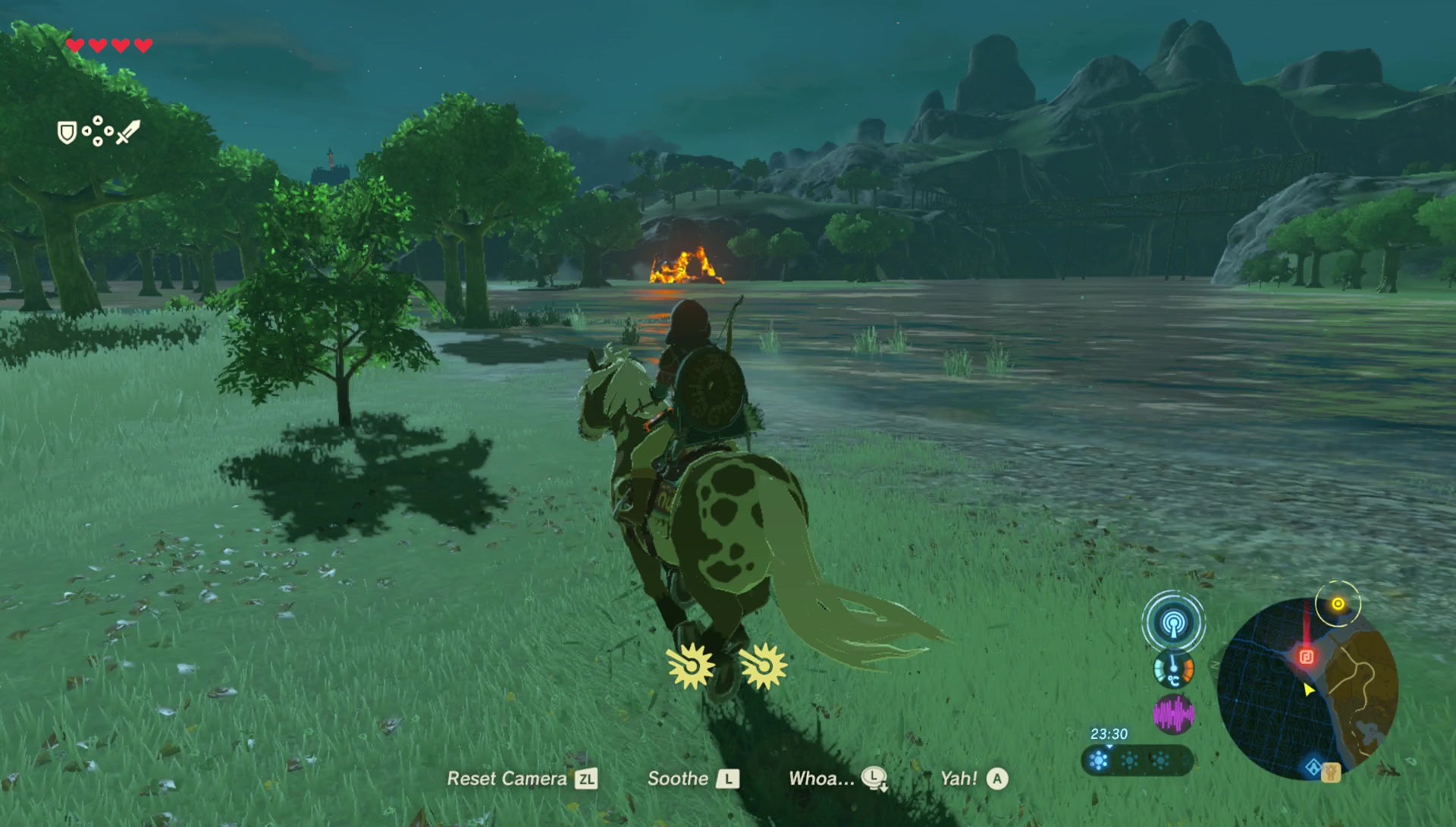Select the red dungeon marker on the minimap

tap(1307, 657)
